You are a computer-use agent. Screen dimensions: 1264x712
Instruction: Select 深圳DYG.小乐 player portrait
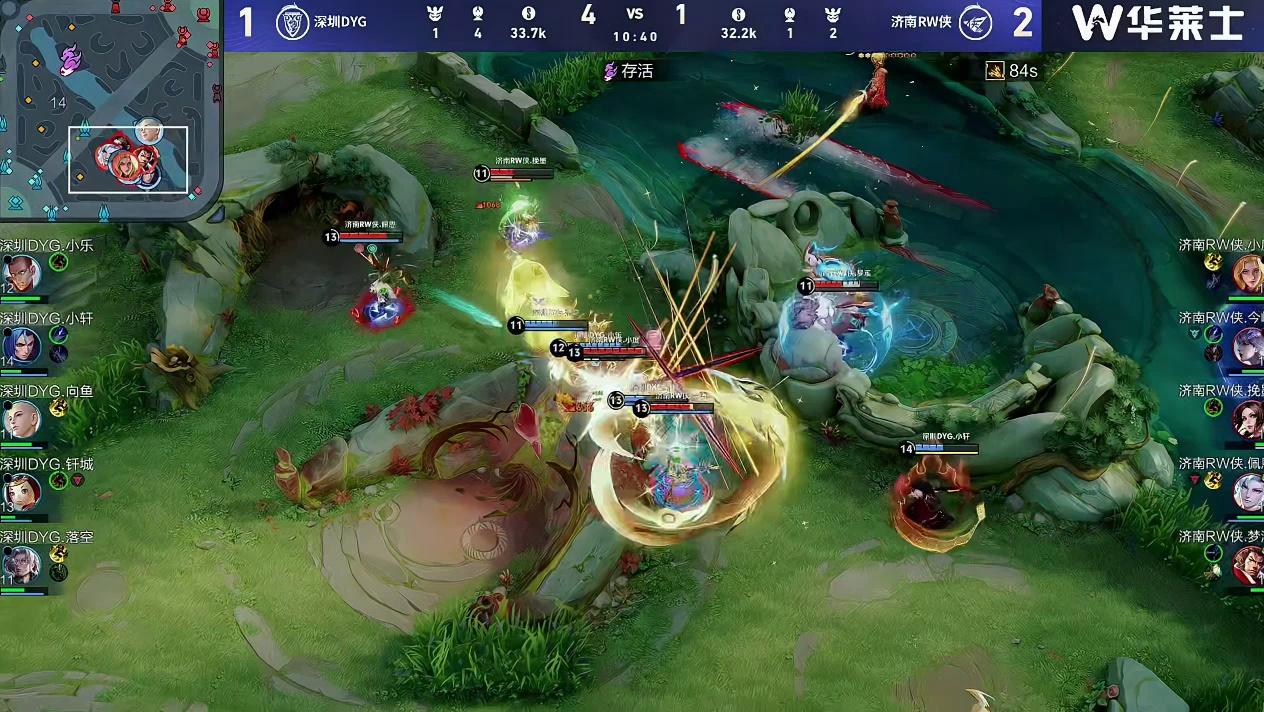(21, 273)
